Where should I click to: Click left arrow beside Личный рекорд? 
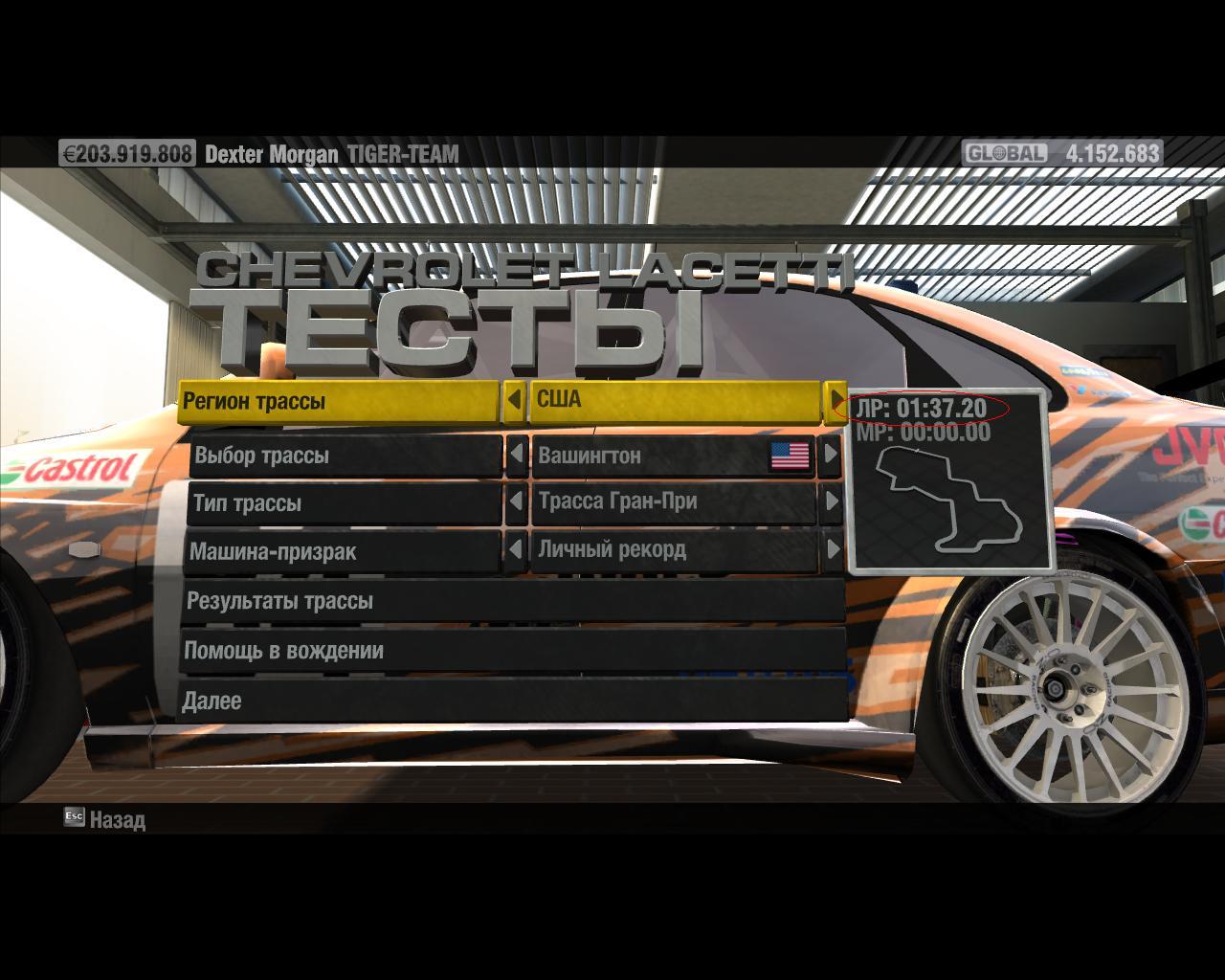[x=516, y=550]
